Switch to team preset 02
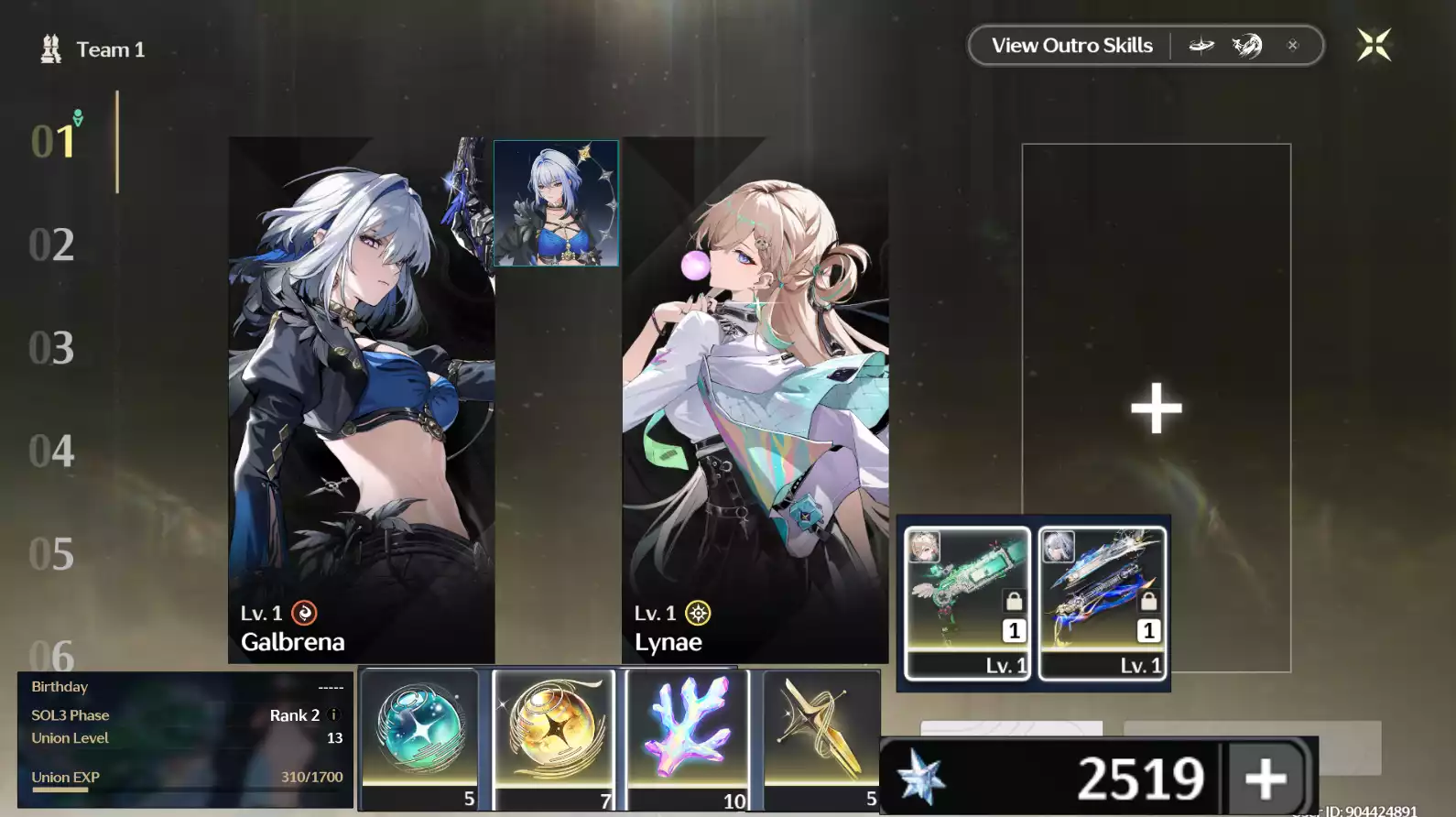Screen dimensions: 1456x817 tap(52, 245)
